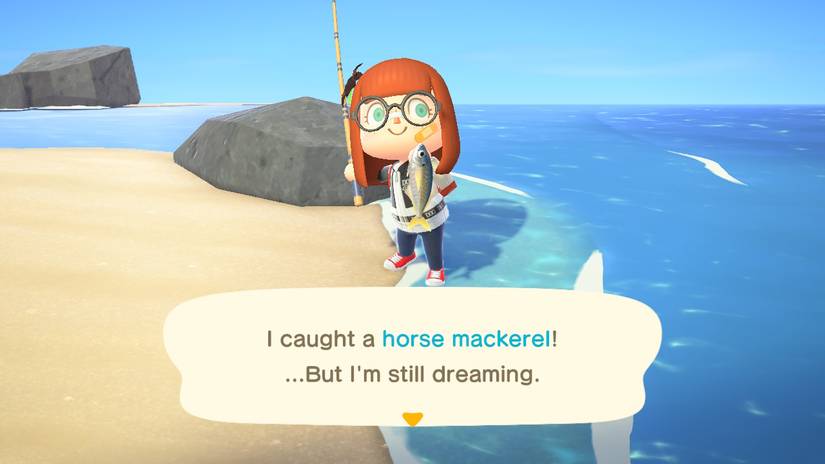Click the horse mackerel dialogue box

click(412, 357)
